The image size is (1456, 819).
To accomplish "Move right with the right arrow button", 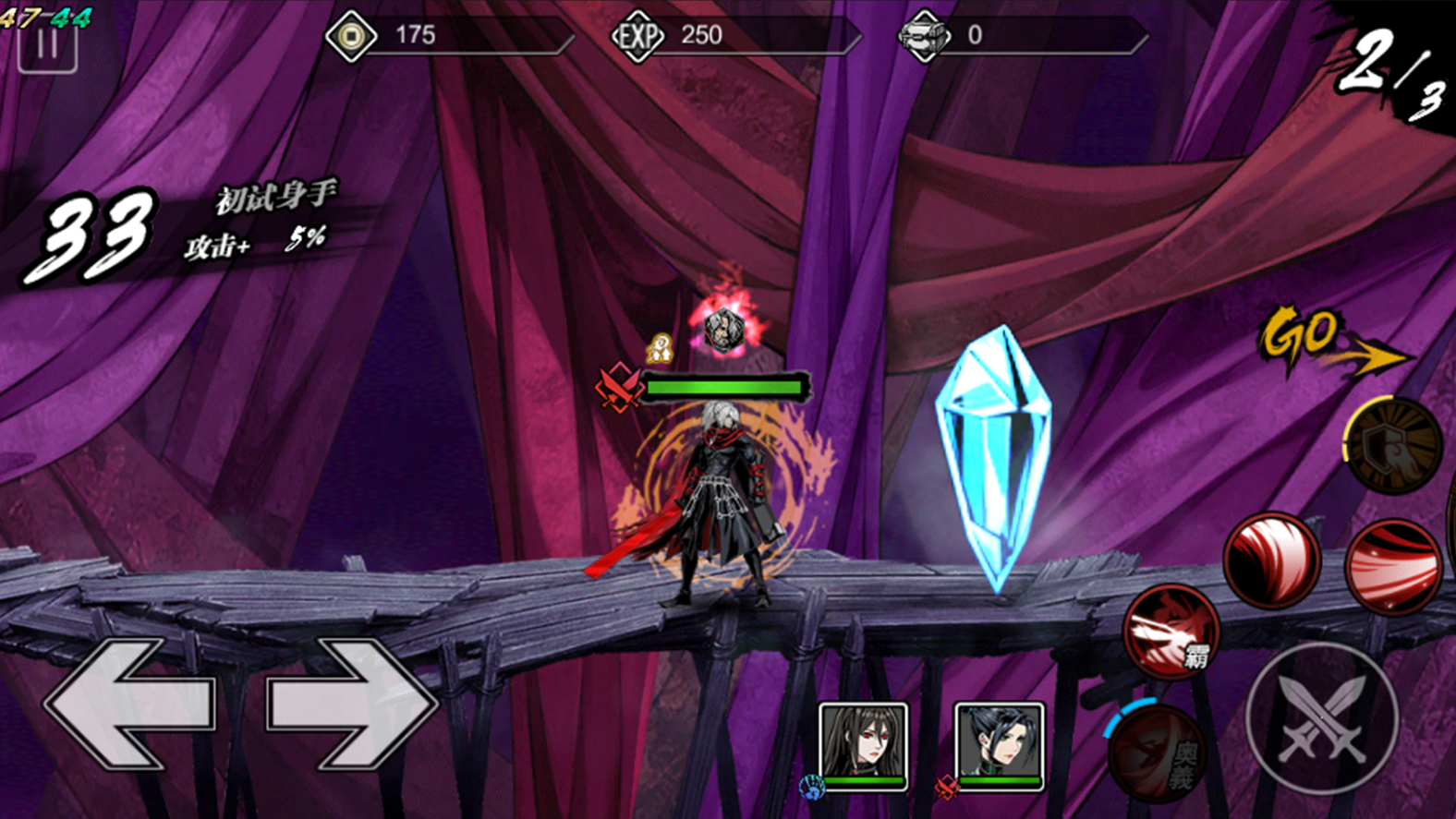I will pyautogui.click(x=351, y=704).
